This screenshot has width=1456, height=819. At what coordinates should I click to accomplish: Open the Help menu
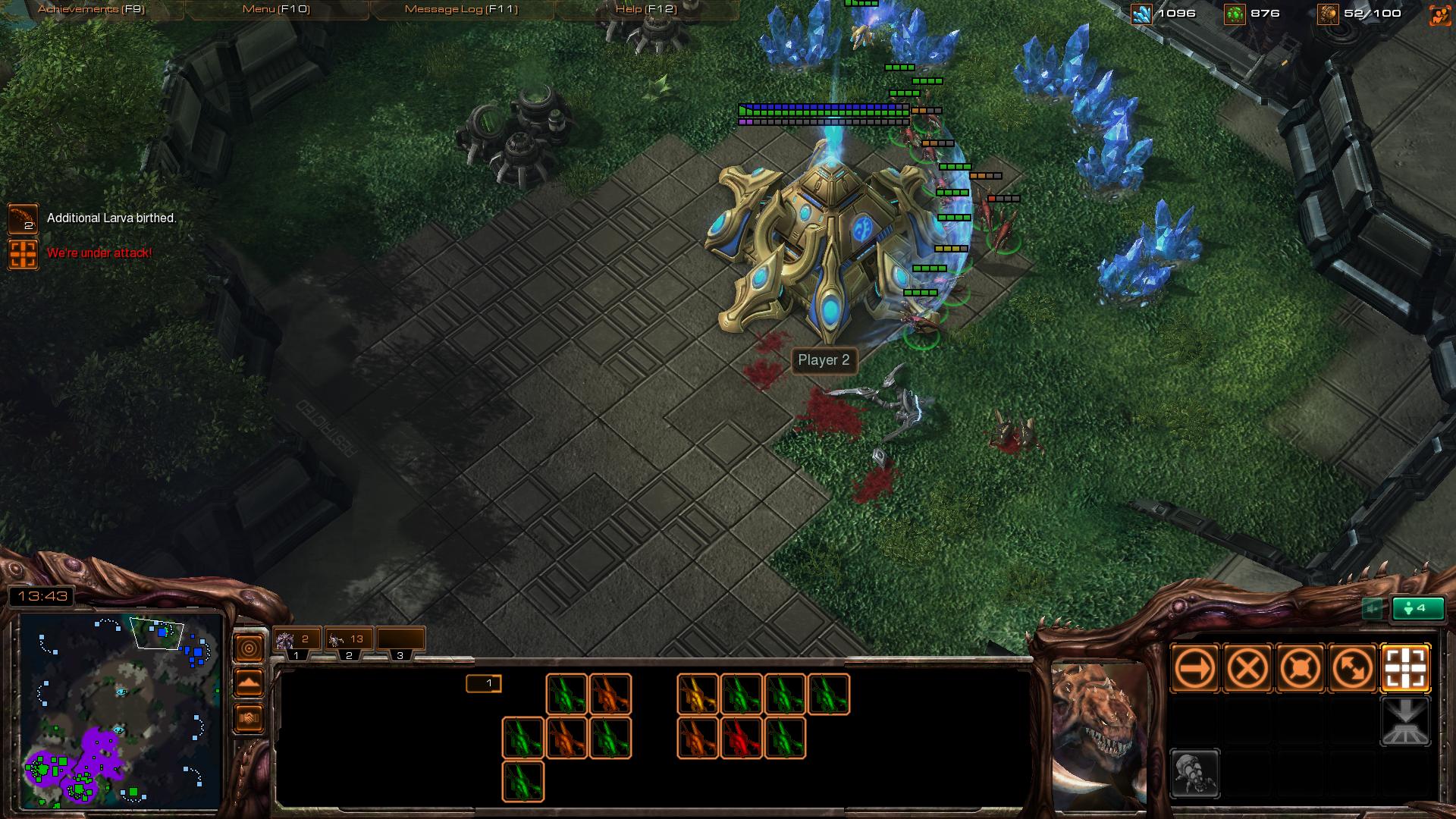pos(646,9)
